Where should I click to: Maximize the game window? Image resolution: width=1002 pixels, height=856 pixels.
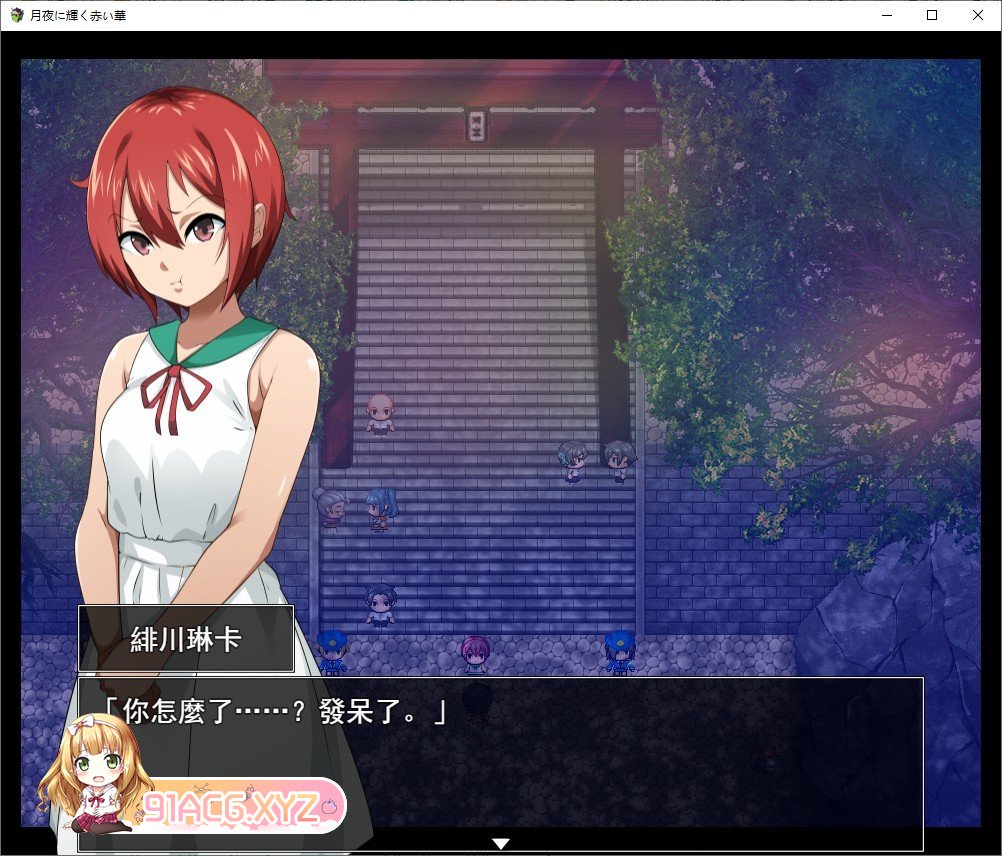pyautogui.click(x=932, y=15)
